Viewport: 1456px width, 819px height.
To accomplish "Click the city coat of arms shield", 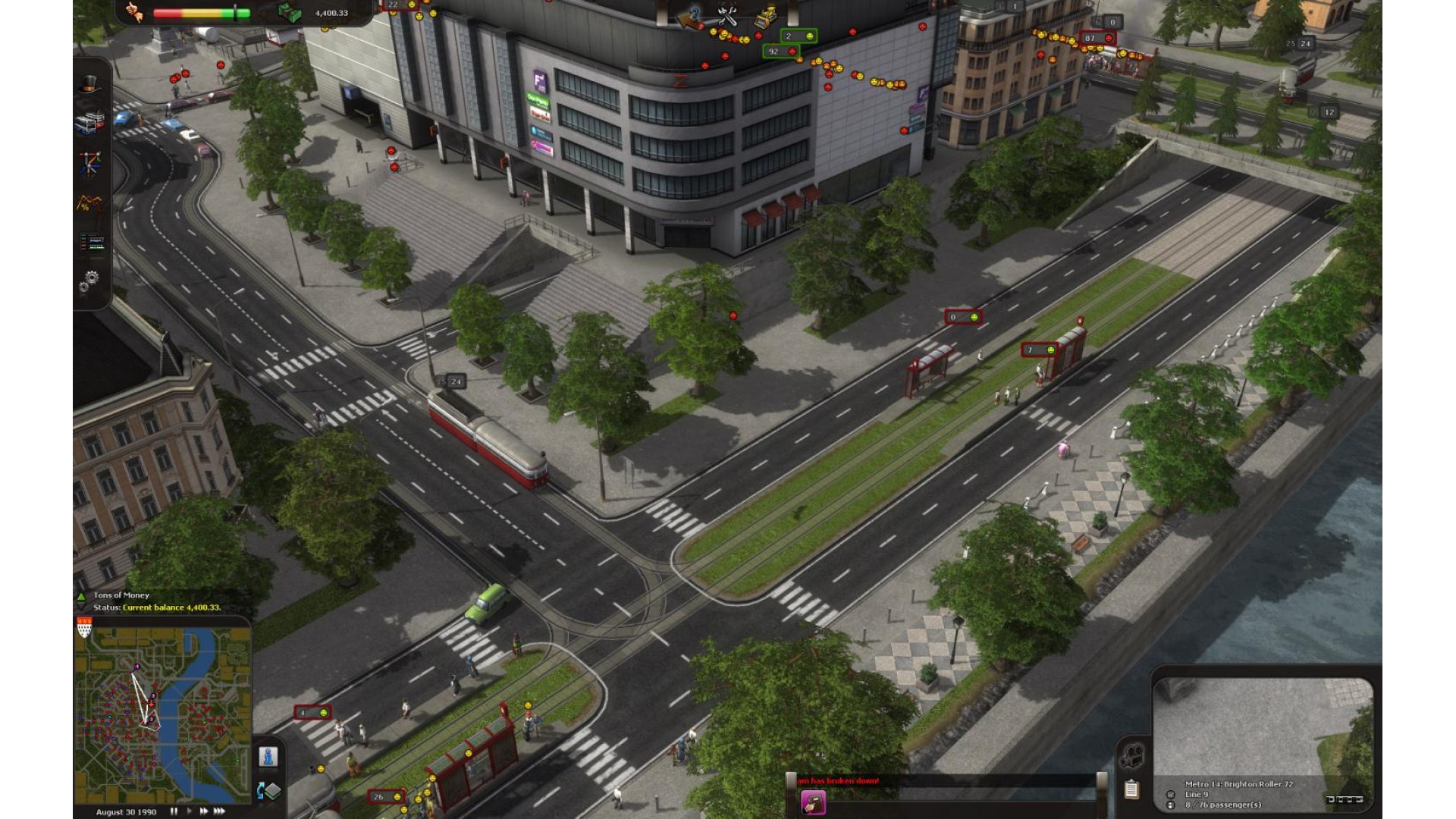I will 84,627.
